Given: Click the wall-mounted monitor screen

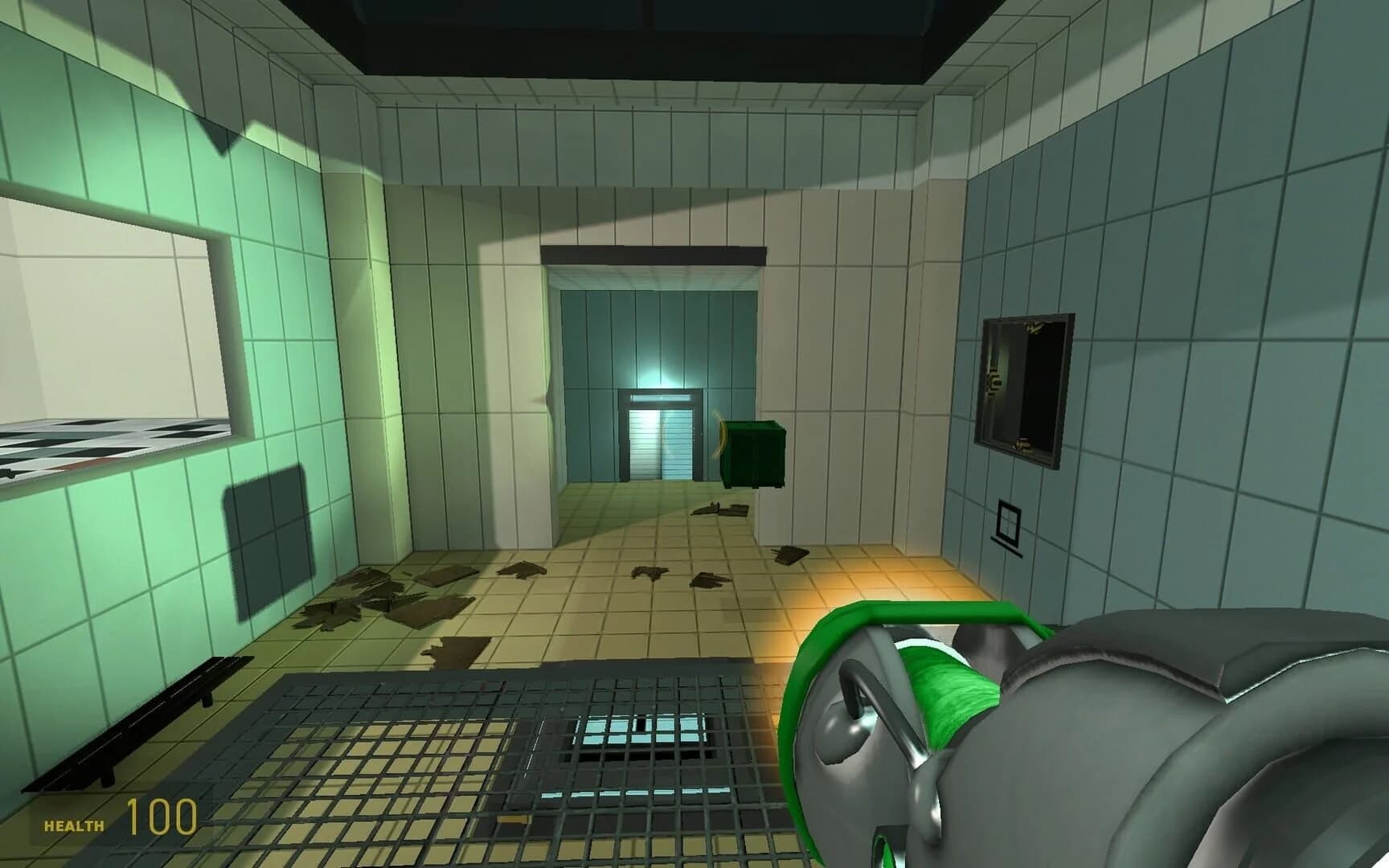Looking at the screenshot, I should [x=1025, y=386].
